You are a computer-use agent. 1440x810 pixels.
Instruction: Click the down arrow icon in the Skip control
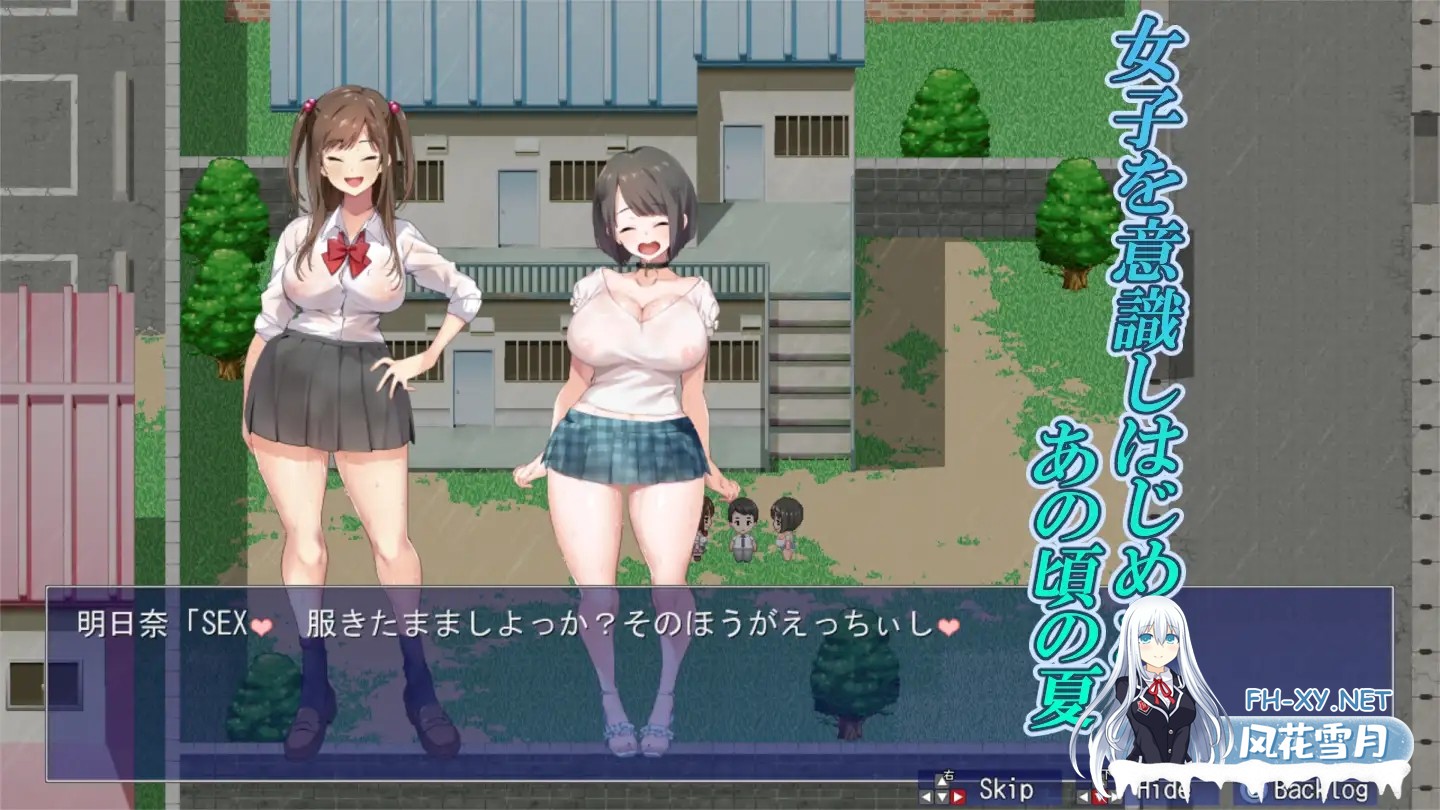(941, 798)
